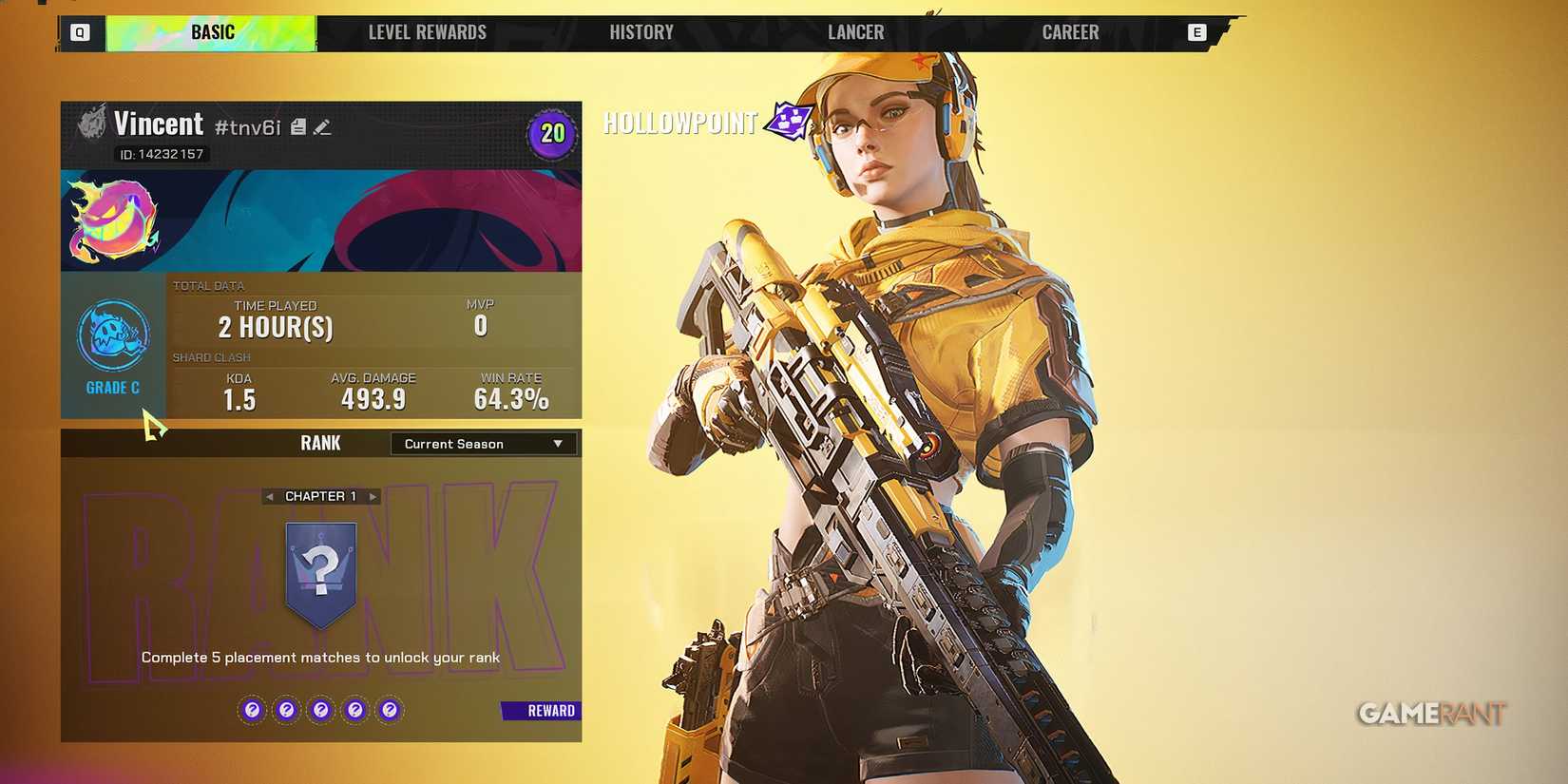Switch to the Level Rewards tab

point(428,31)
